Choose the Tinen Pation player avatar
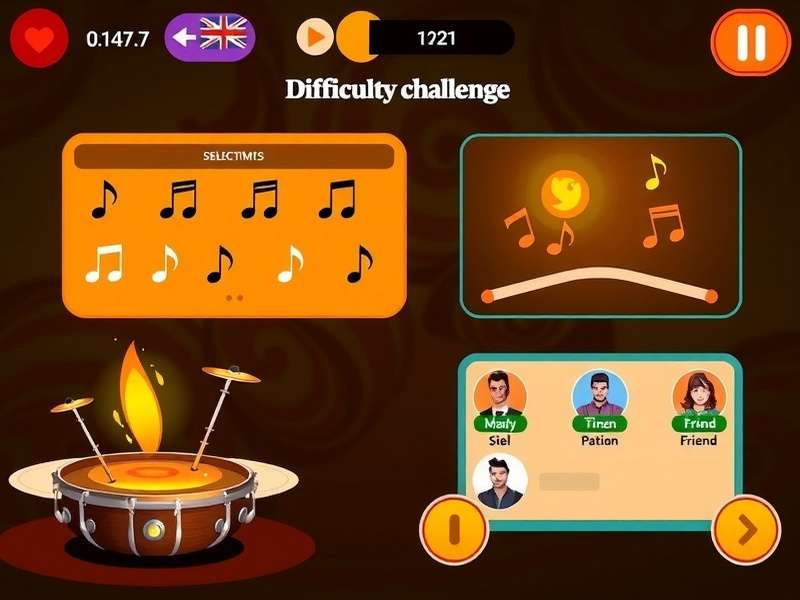 click(x=599, y=396)
